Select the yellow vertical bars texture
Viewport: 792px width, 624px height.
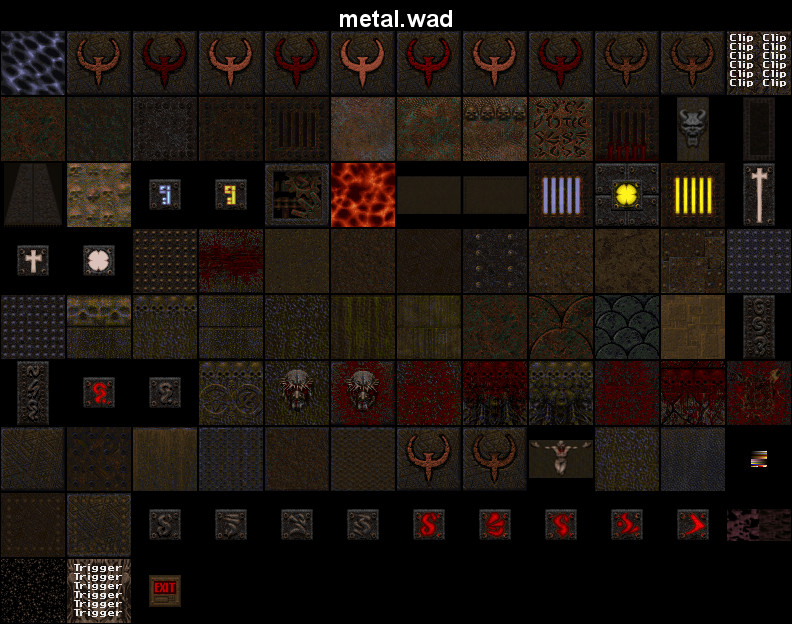coord(693,194)
